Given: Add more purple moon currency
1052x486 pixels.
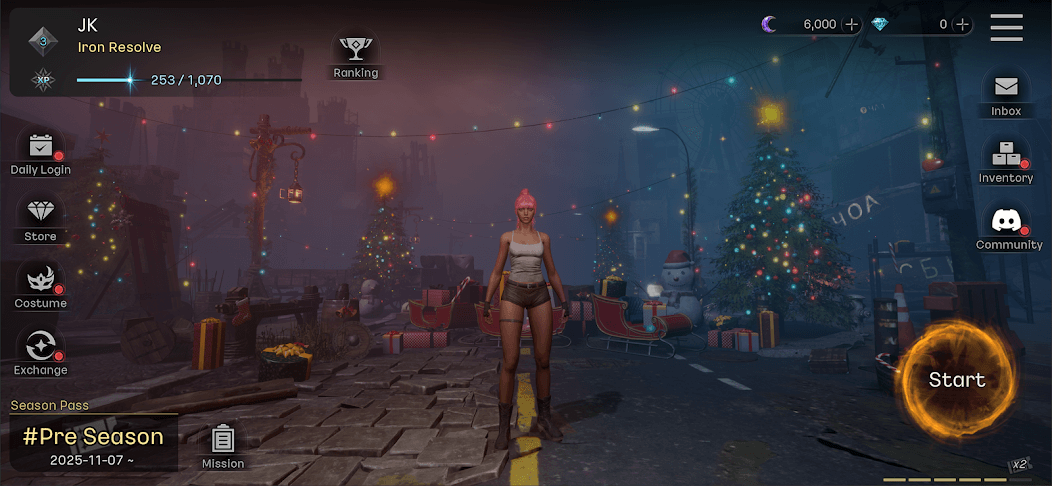Looking at the screenshot, I should click(851, 25).
